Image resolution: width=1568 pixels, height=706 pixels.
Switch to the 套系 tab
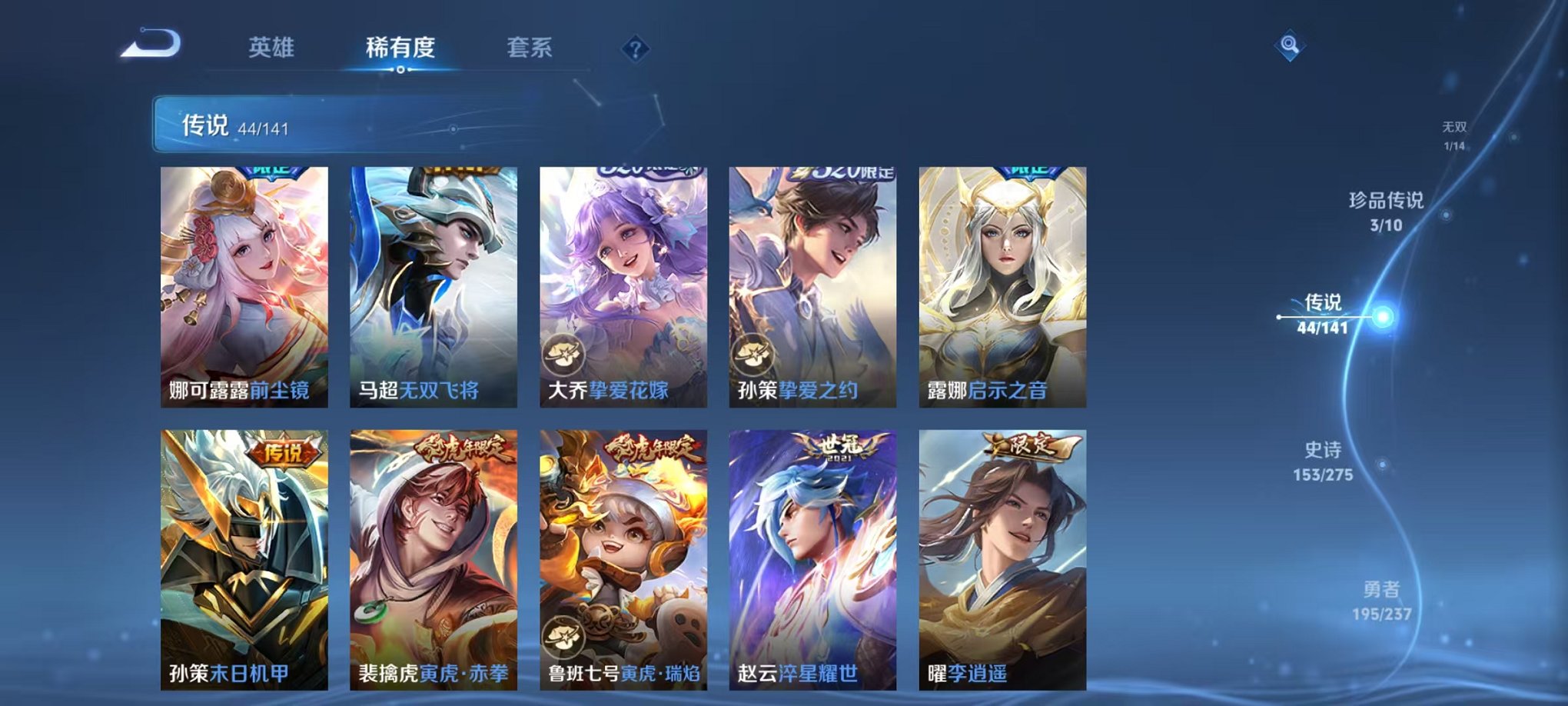[x=539, y=47]
